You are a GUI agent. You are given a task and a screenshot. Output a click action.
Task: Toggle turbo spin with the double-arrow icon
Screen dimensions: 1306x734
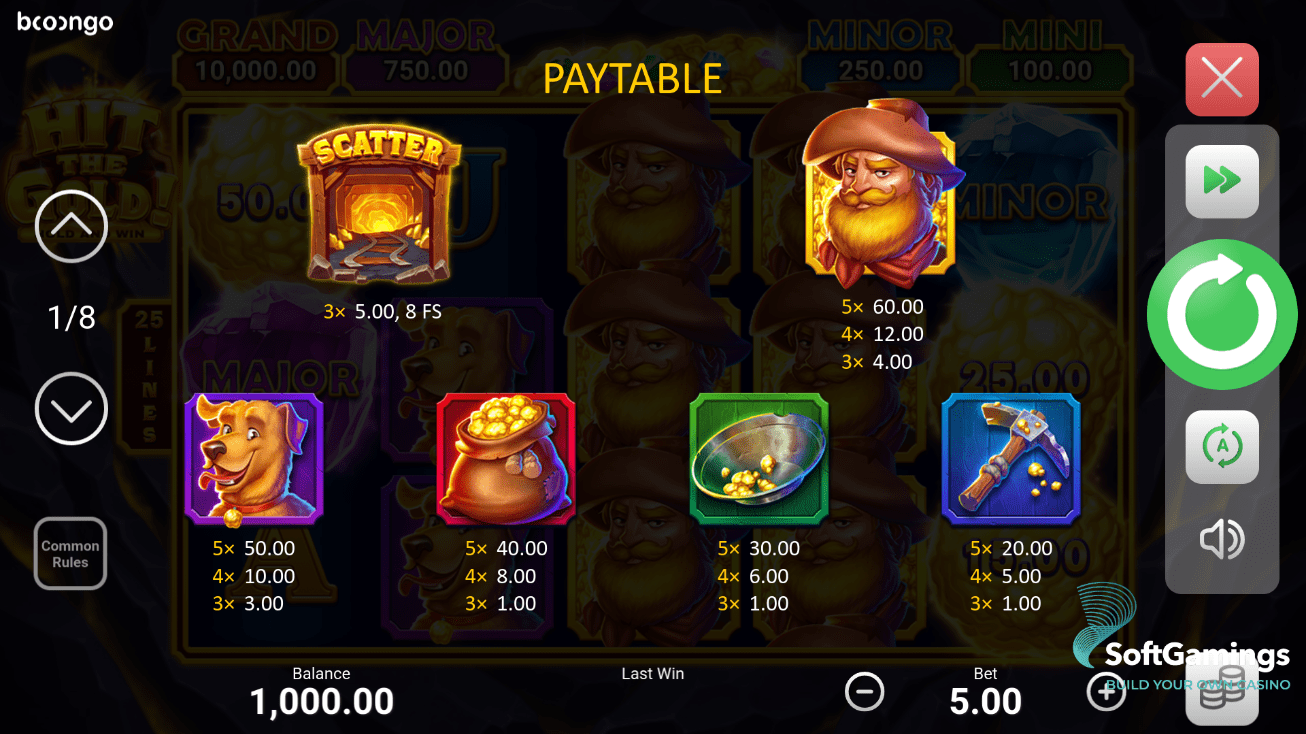[x=1221, y=181]
